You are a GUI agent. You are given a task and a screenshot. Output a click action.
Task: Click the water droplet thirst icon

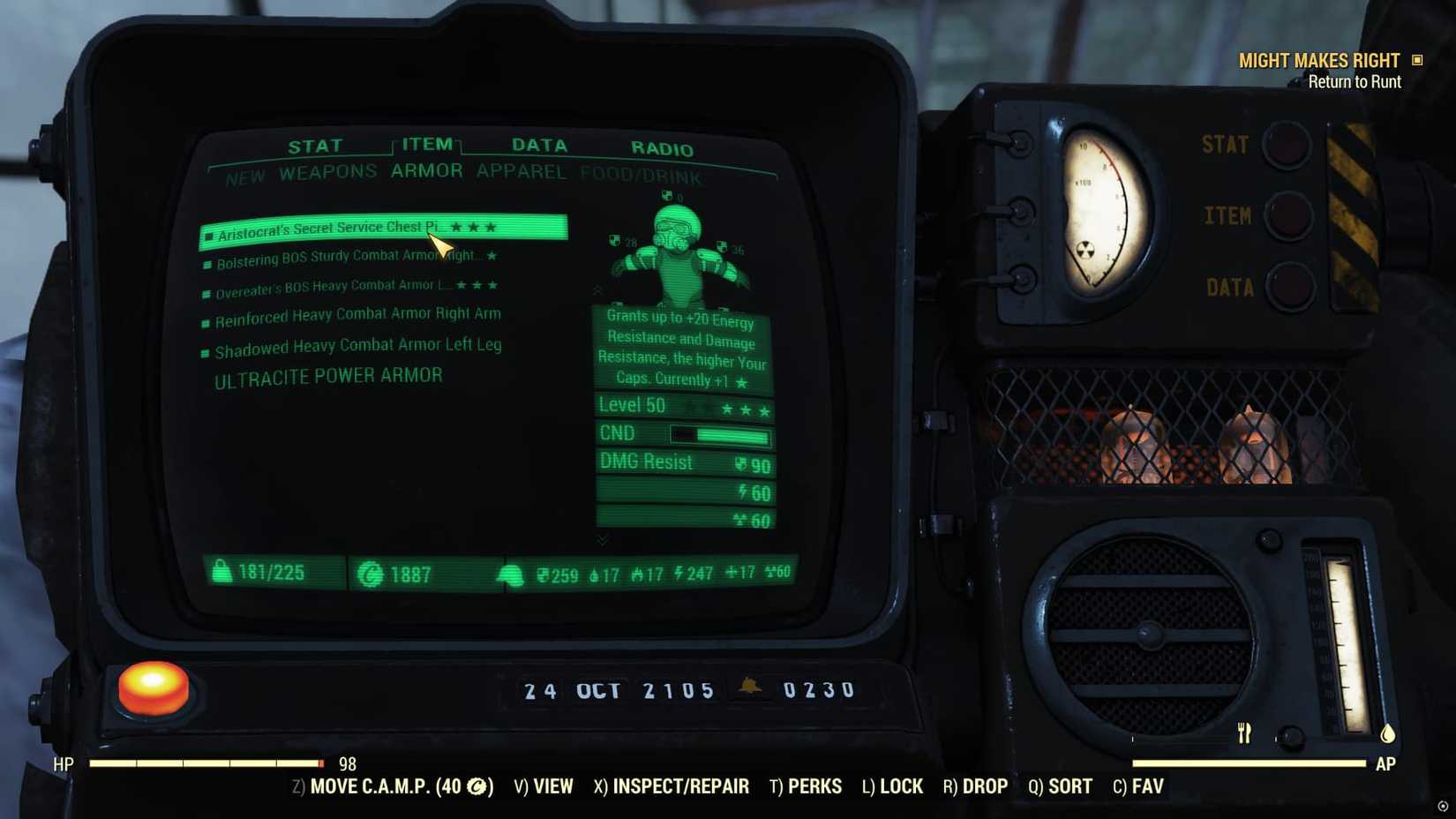593,573
